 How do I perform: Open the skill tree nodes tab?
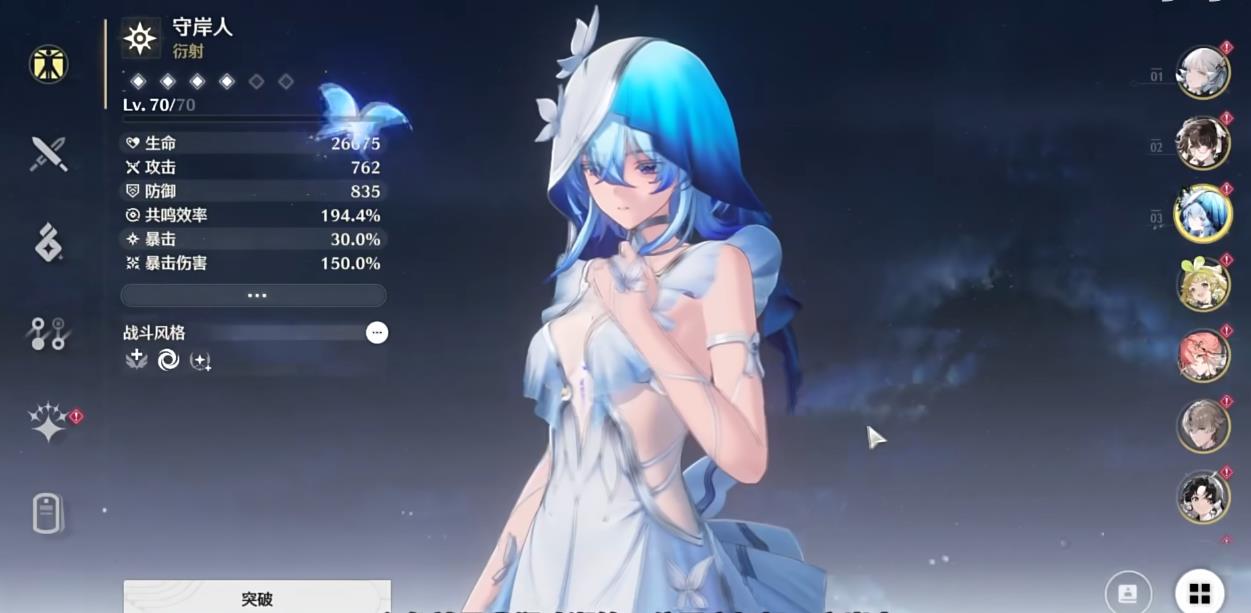click(x=48, y=334)
